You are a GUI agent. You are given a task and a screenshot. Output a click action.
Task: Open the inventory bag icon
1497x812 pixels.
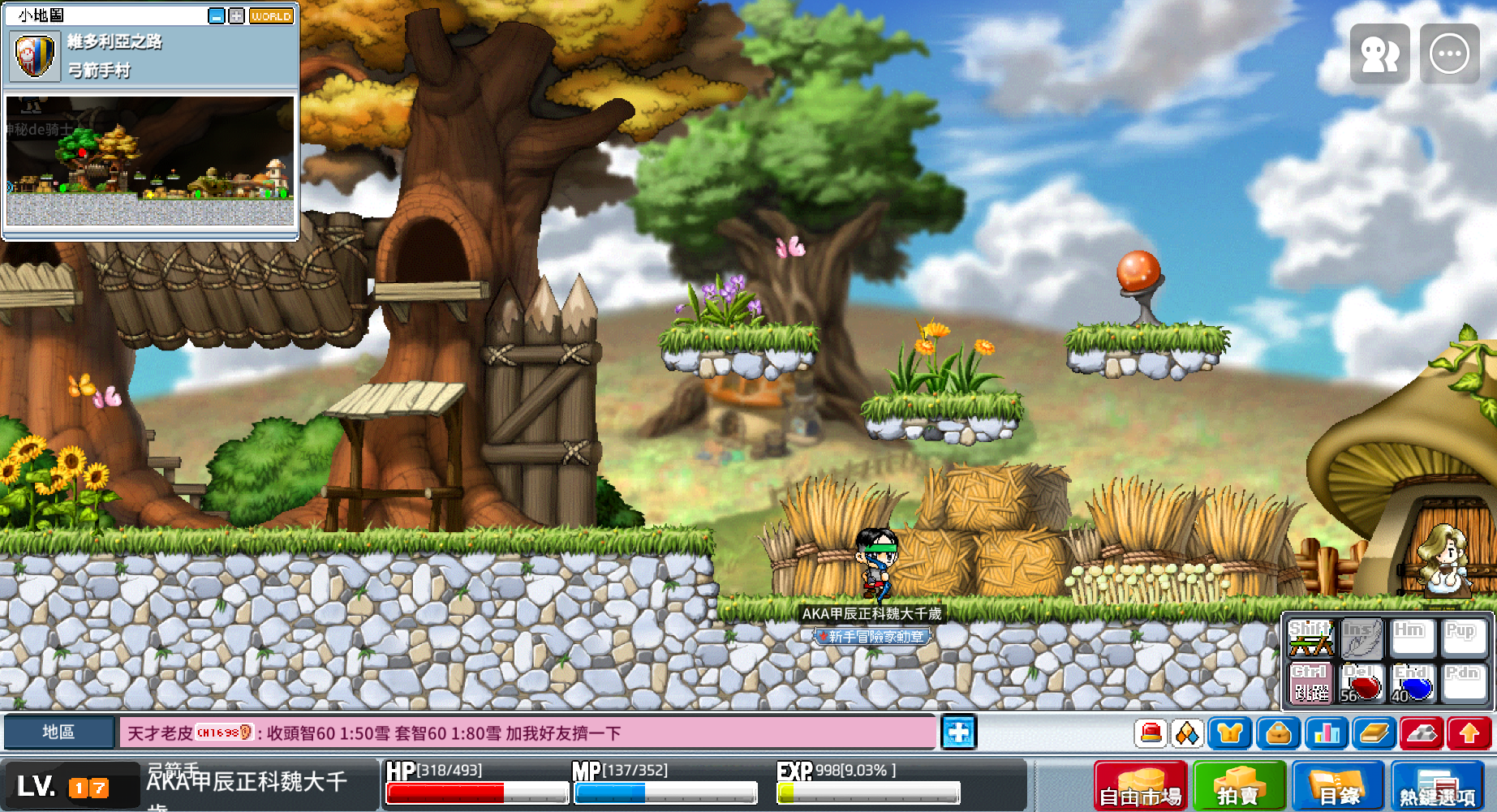pyautogui.click(x=1278, y=733)
